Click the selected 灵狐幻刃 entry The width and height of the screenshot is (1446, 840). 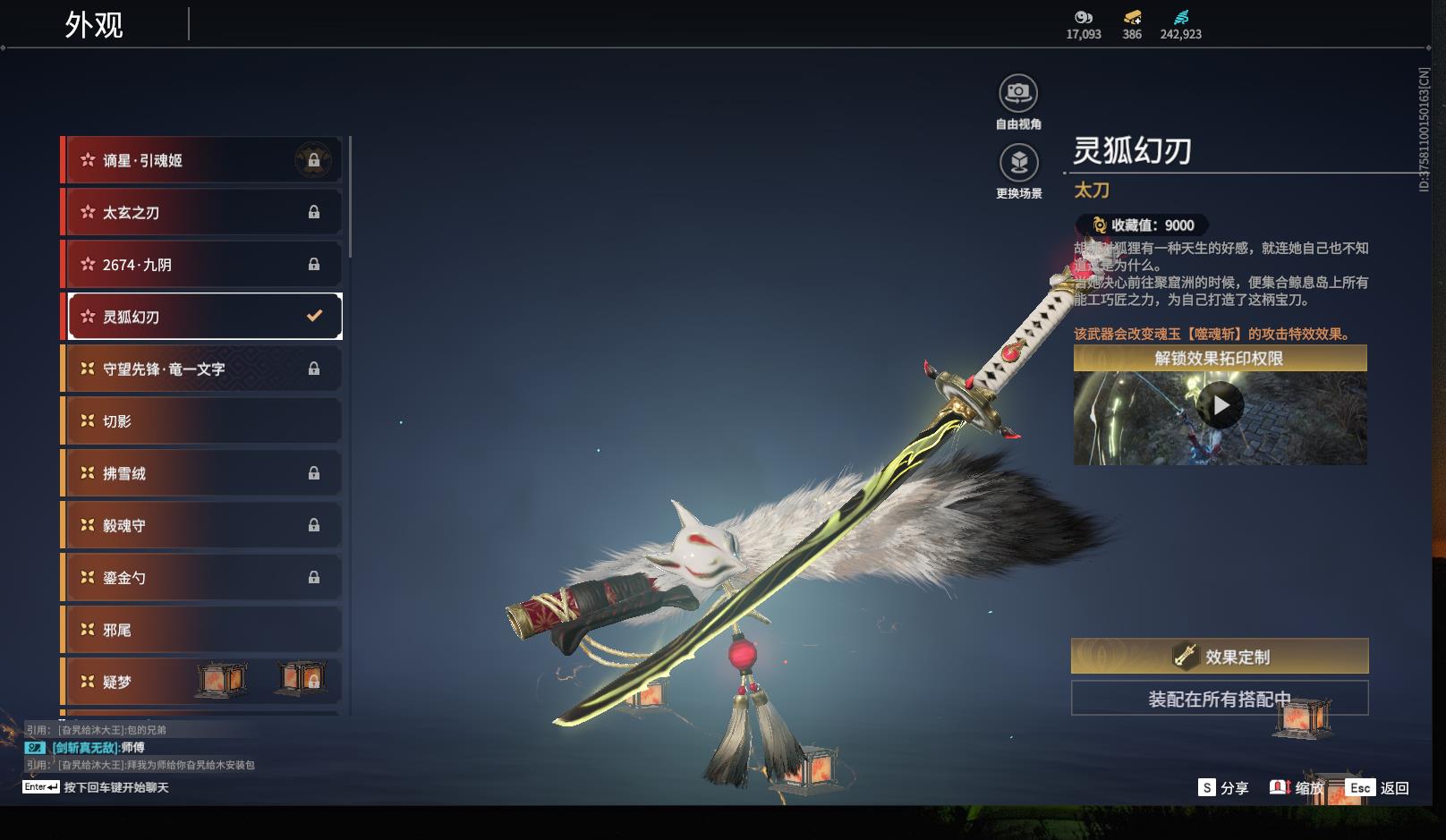(x=204, y=317)
